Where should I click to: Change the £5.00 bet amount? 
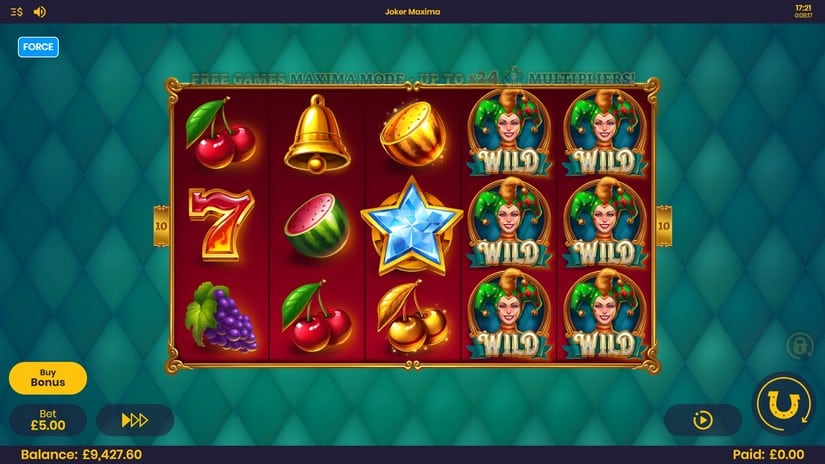[x=48, y=419]
